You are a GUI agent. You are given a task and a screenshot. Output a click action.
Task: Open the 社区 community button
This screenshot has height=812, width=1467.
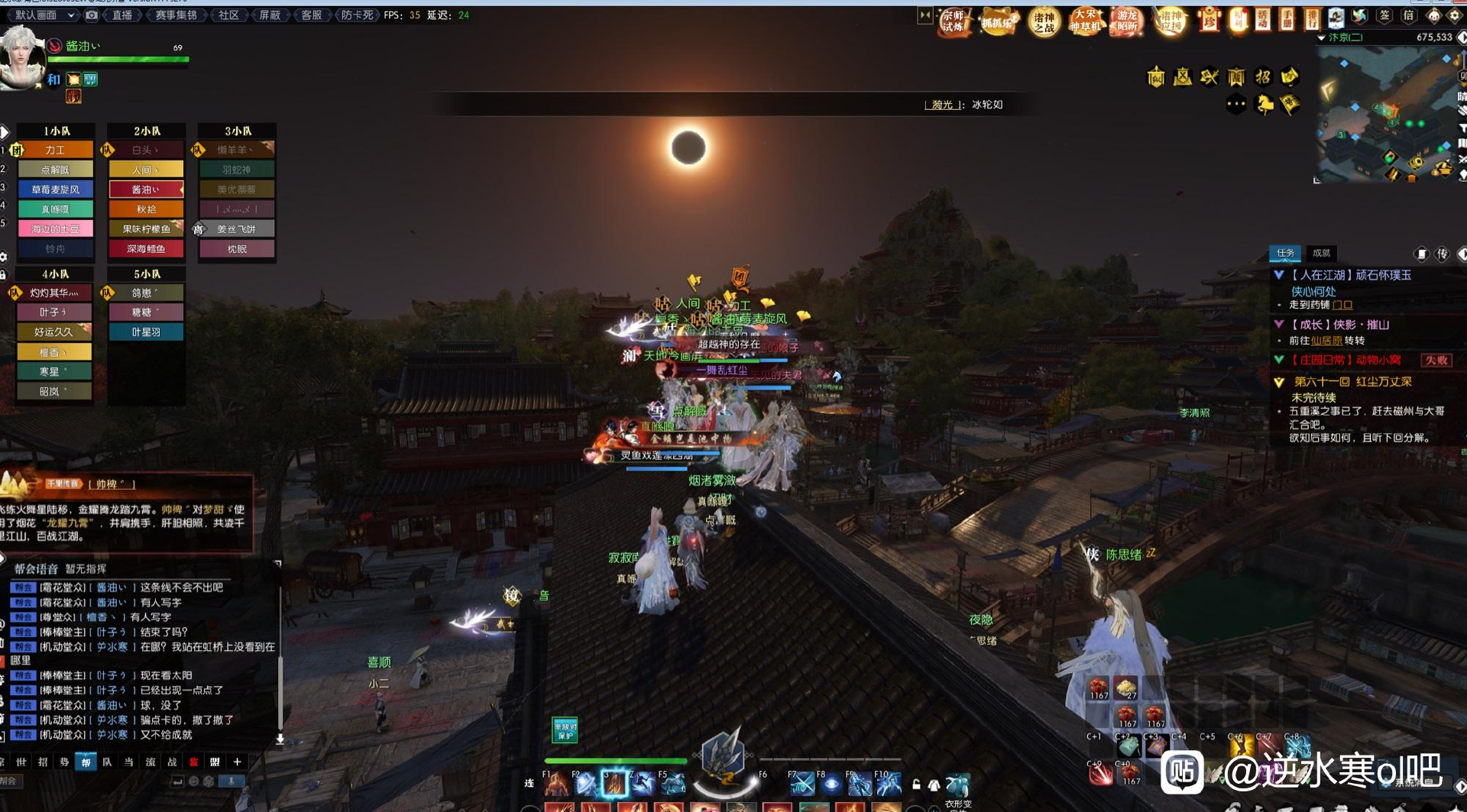(x=228, y=15)
